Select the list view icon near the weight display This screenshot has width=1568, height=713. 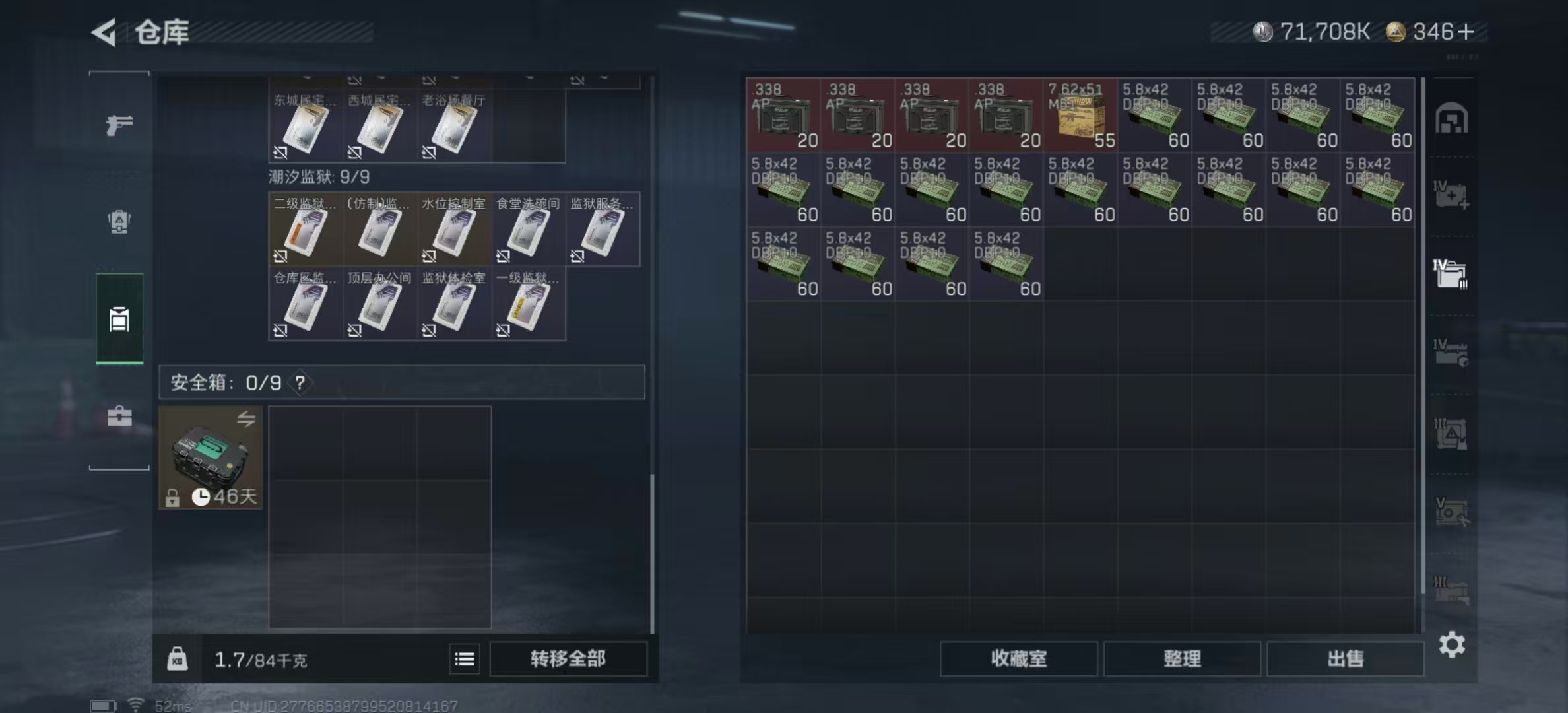point(465,660)
